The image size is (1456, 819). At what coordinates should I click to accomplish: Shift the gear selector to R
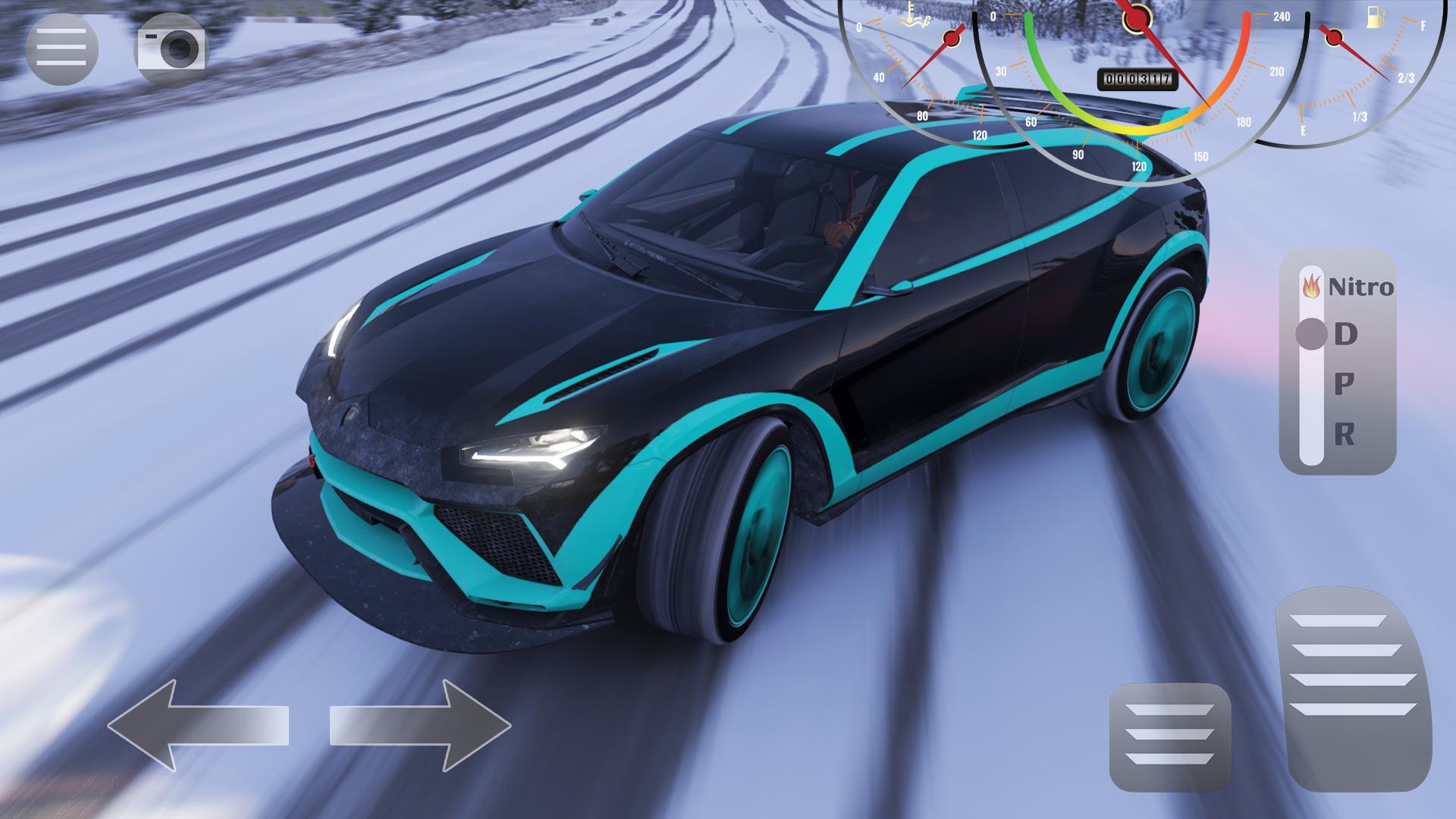tap(1344, 435)
